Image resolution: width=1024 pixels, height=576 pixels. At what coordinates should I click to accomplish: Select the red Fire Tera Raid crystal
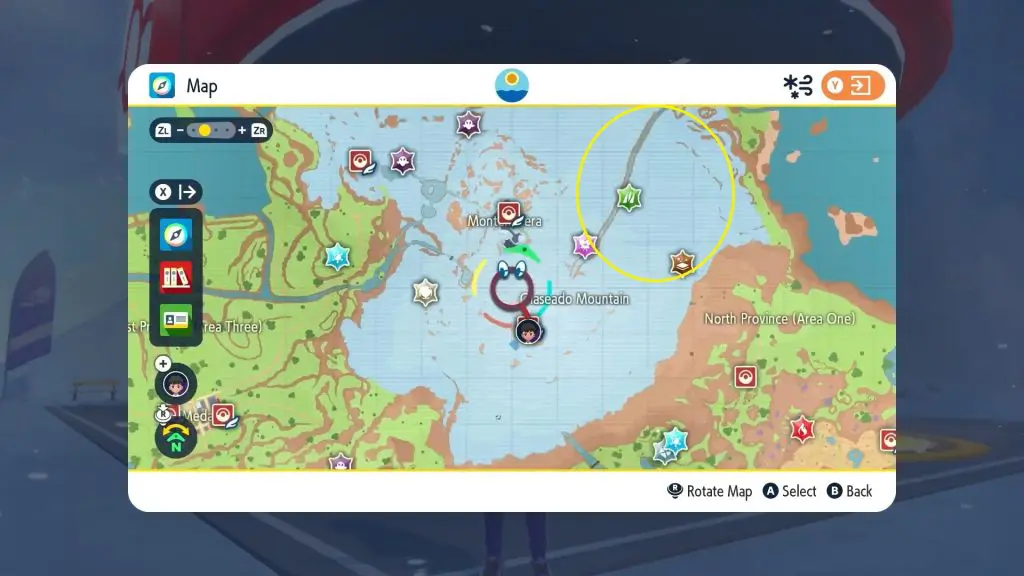point(801,429)
